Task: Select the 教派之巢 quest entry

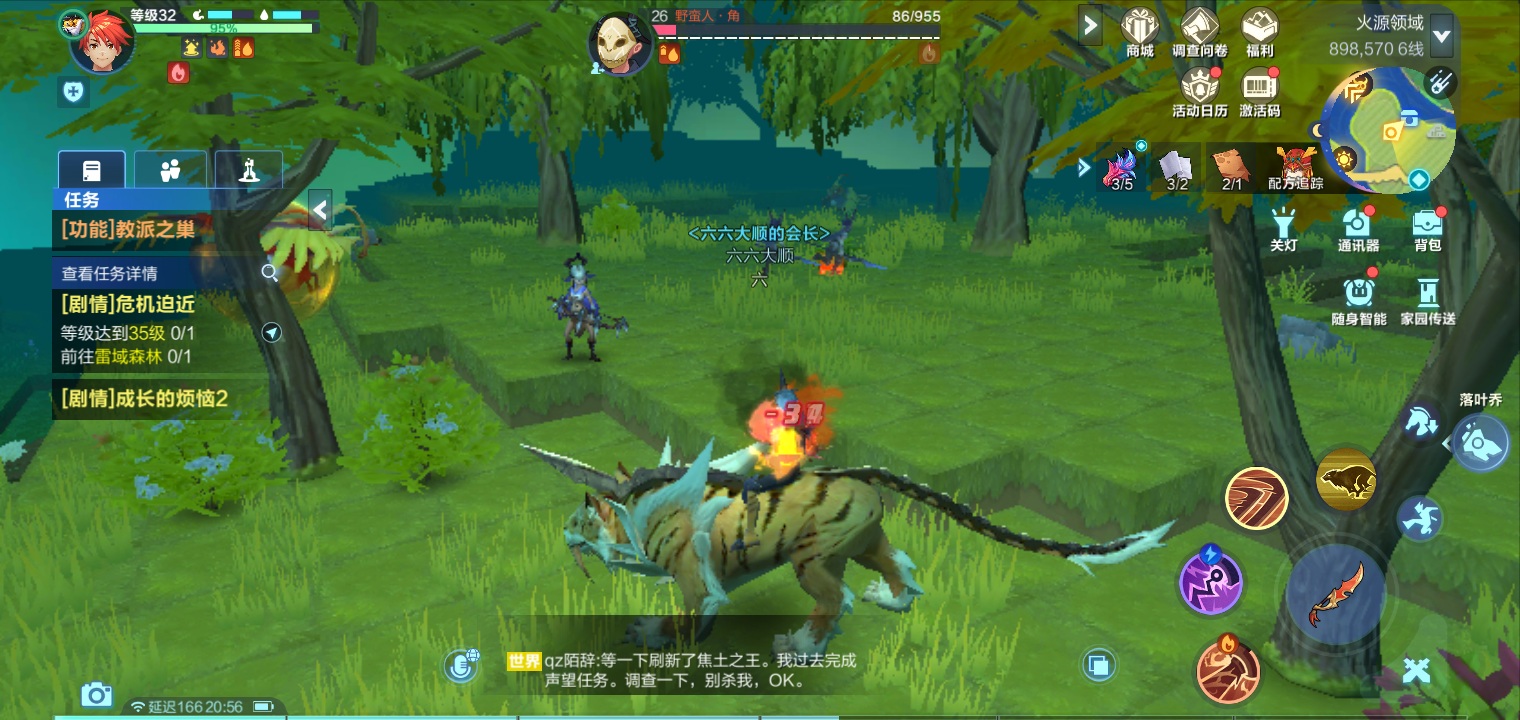Action: pyautogui.click(x=128, y=229)
